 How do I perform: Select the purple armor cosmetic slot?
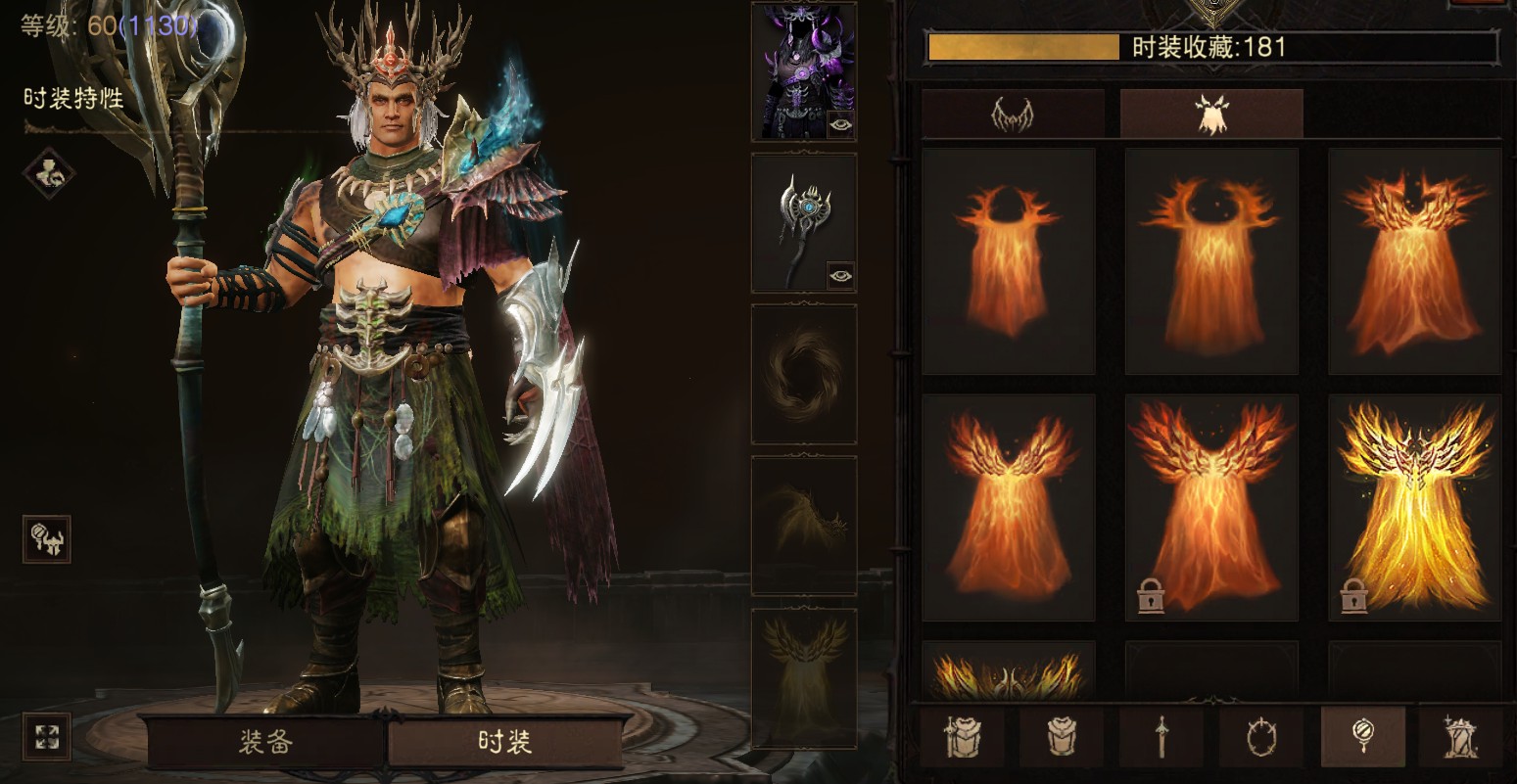(x=803, y=70)
